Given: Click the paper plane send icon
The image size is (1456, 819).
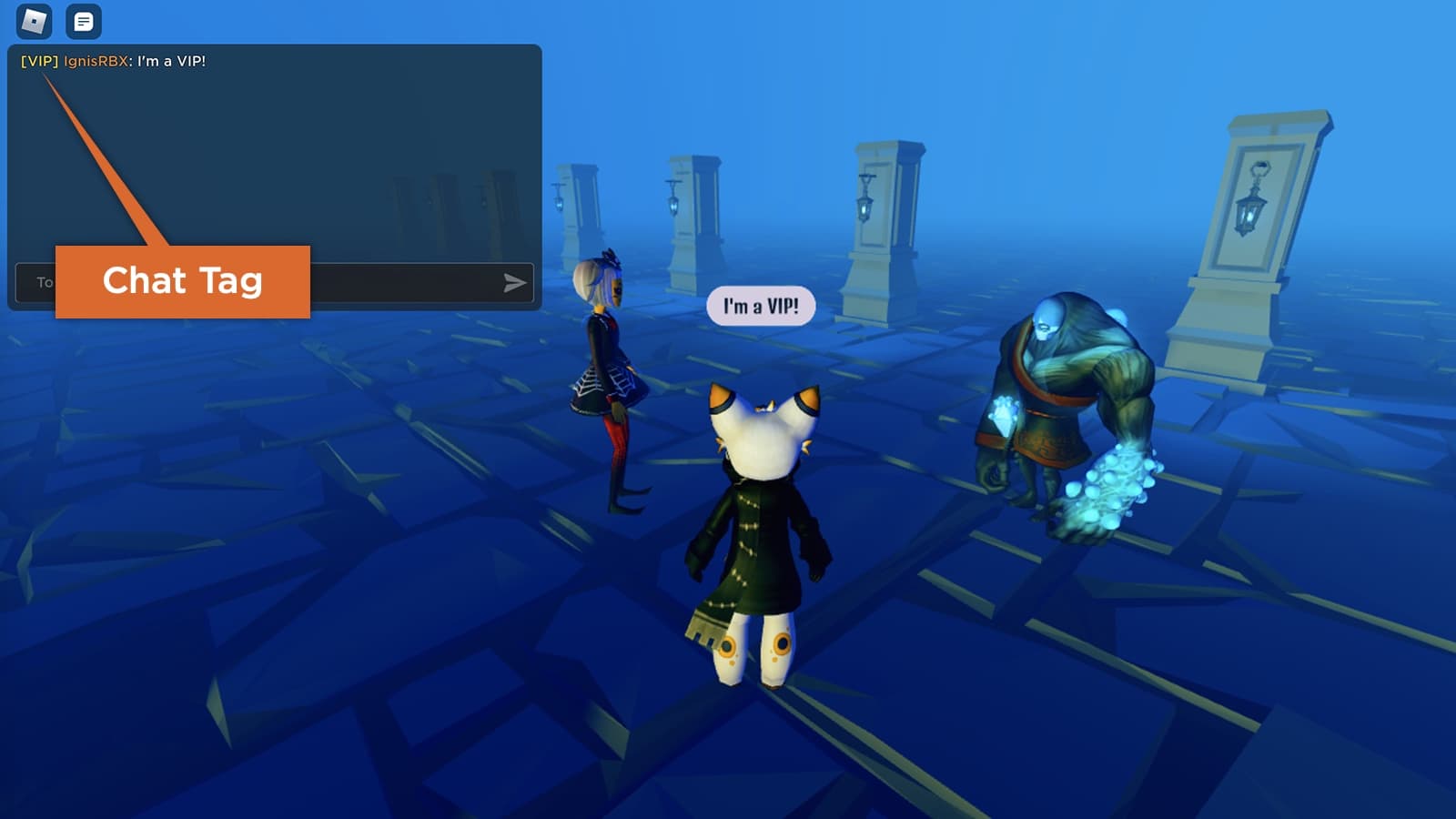Looking at the screenshot, I should coord(515,283).
